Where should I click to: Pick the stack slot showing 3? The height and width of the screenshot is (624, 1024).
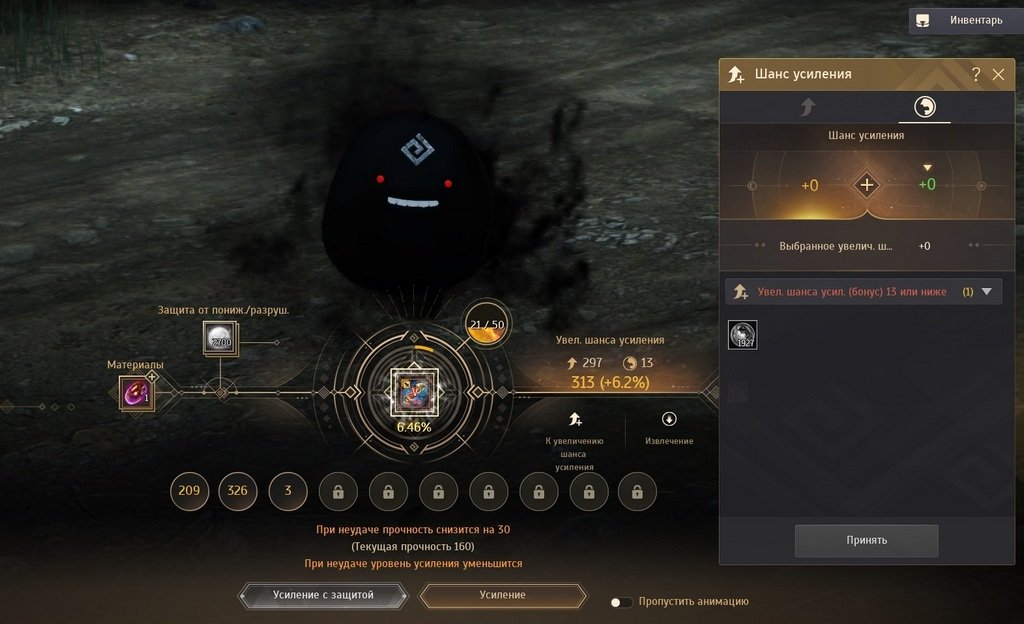click(x=288, y=491)
